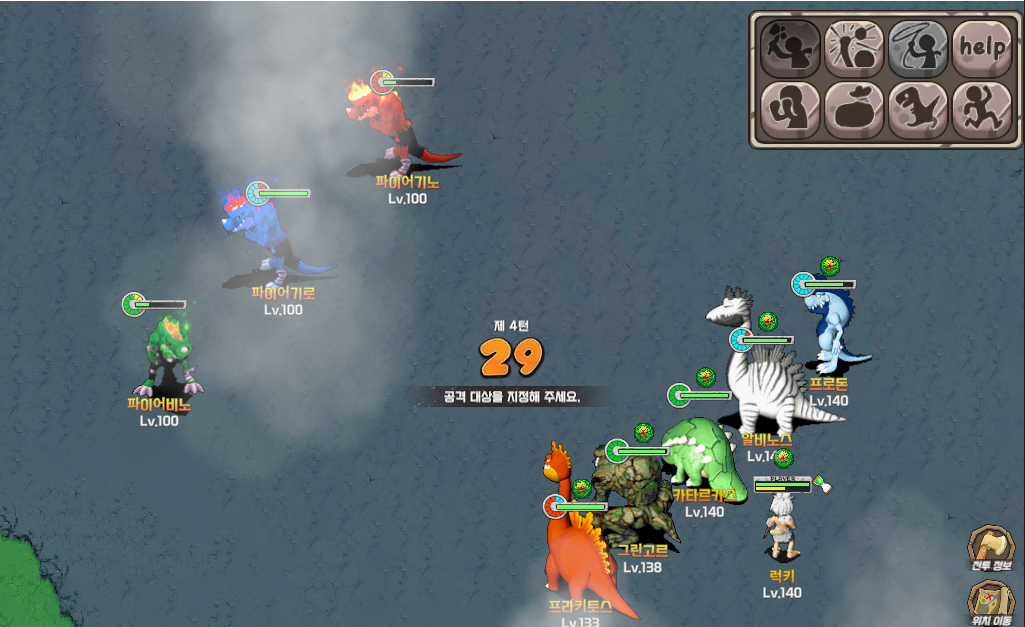Choose the guard defend stance command
This screenshot has width=1025, height=627.
tap(790, 110)
